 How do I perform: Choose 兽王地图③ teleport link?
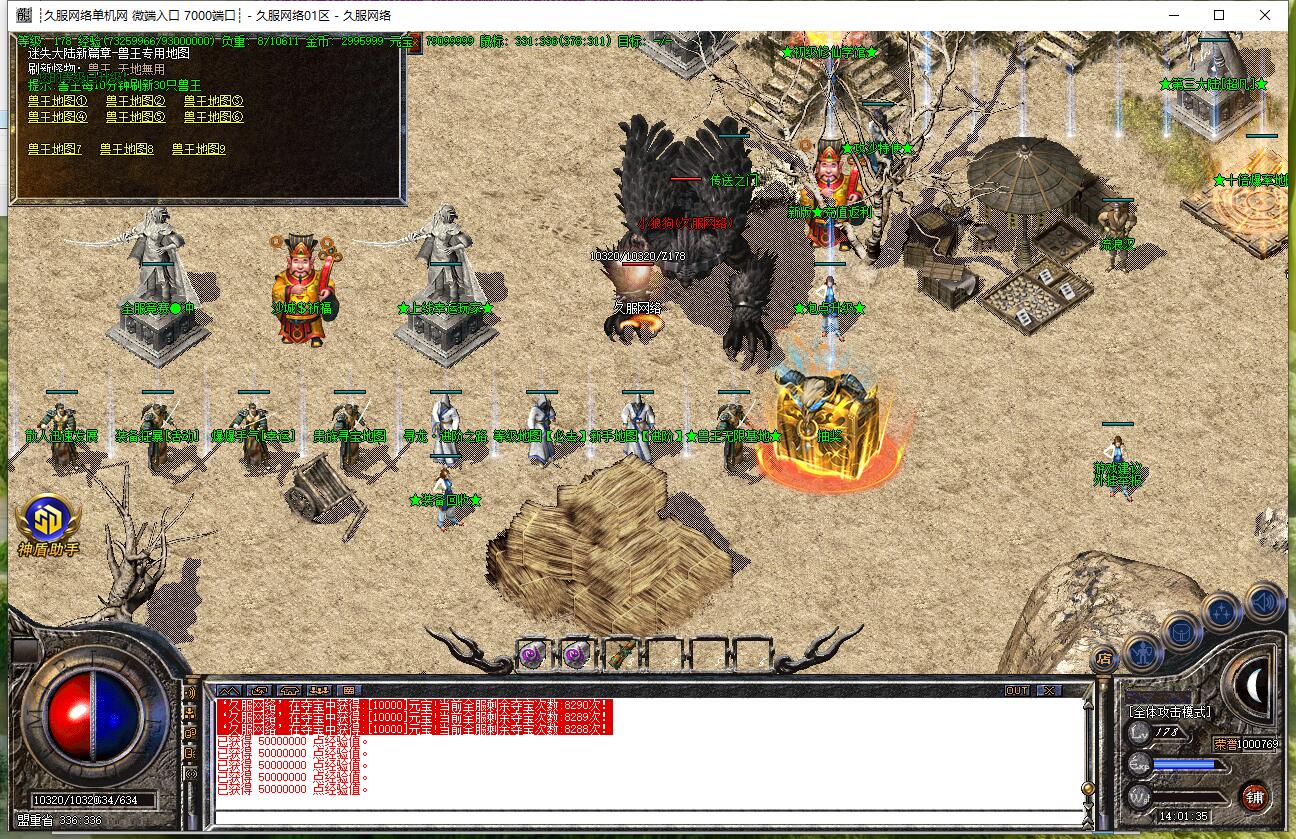213,101
